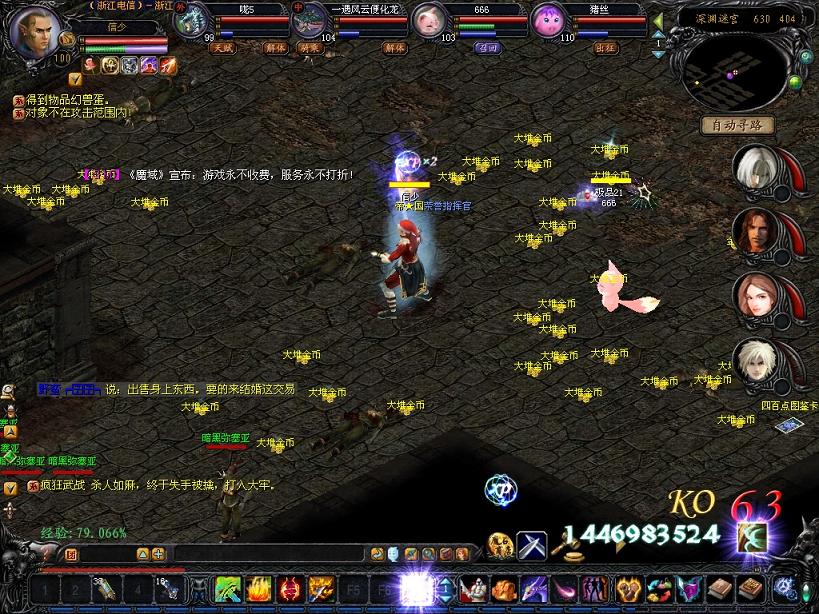This screenshot has width=819, height=614.
Task: Open the minimap of 深渊迷宫
Action: 738,67
